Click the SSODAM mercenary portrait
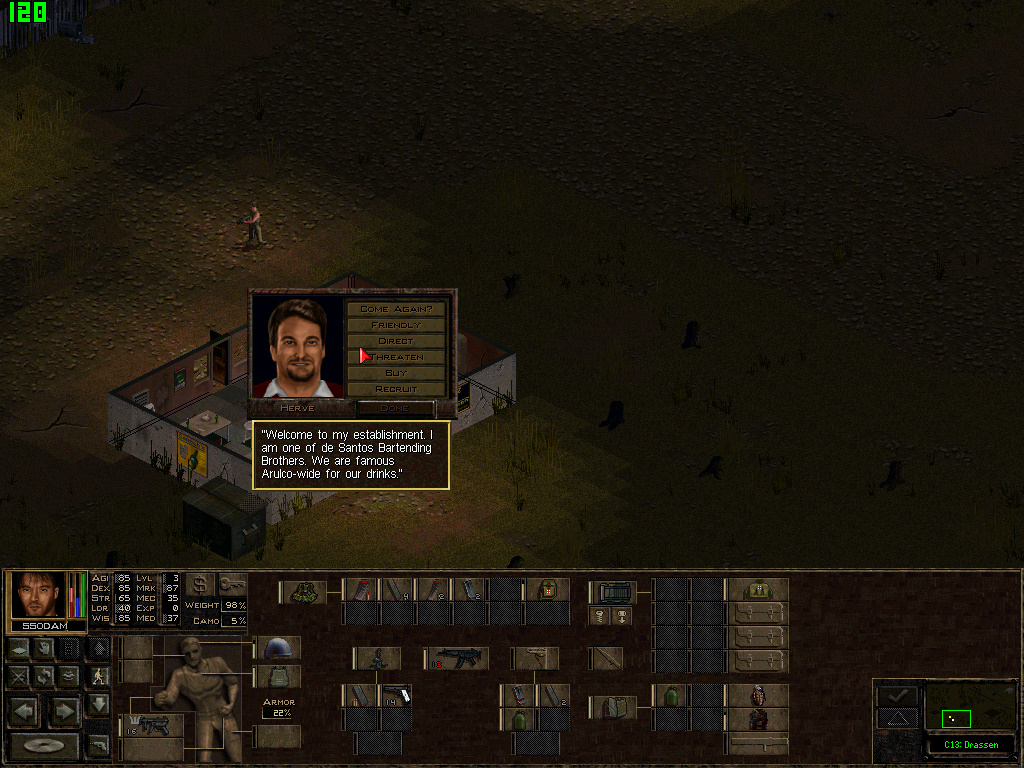1024x768 pixels. tap(40, 595)
